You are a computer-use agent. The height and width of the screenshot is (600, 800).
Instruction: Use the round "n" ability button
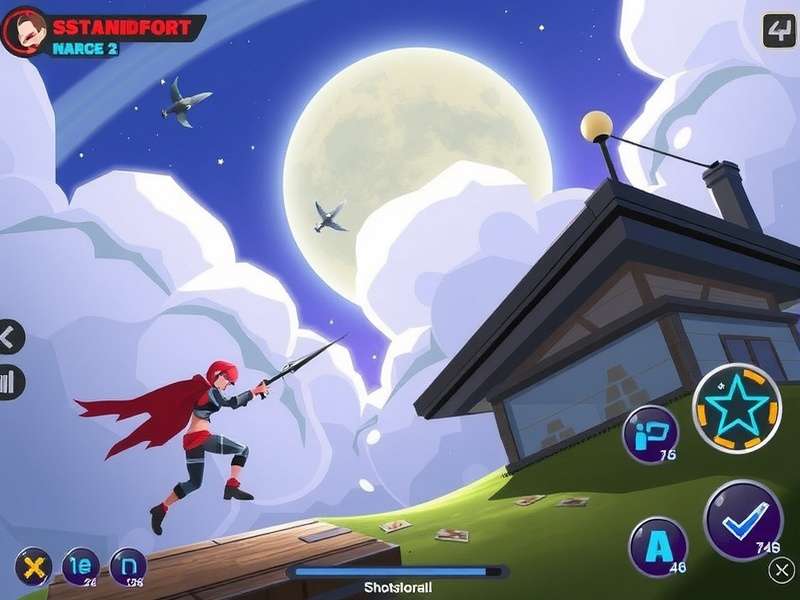128,567
